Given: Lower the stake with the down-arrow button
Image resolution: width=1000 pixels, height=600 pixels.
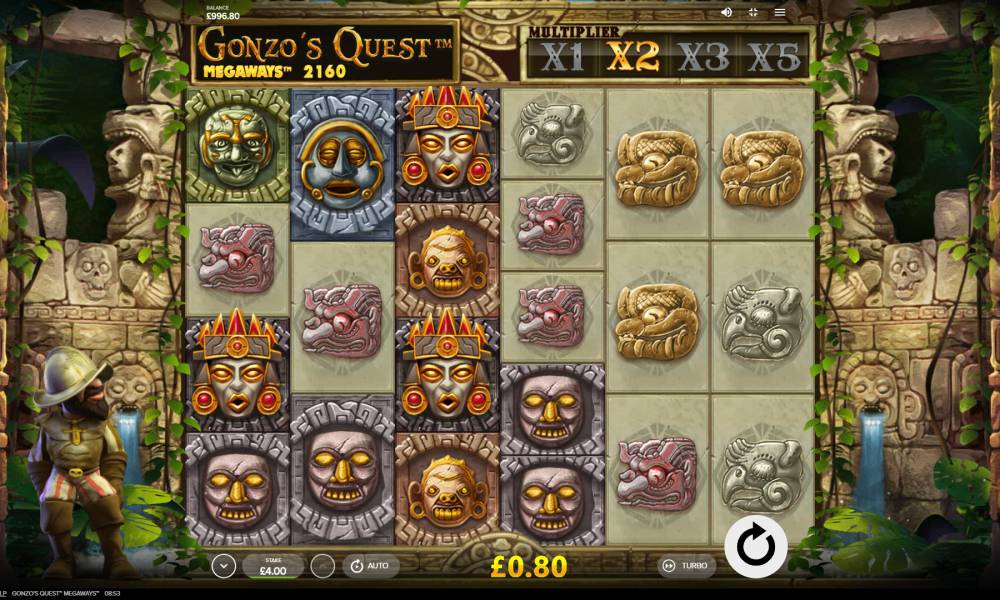Looking at the screenshot, I should tap(224, 566).
